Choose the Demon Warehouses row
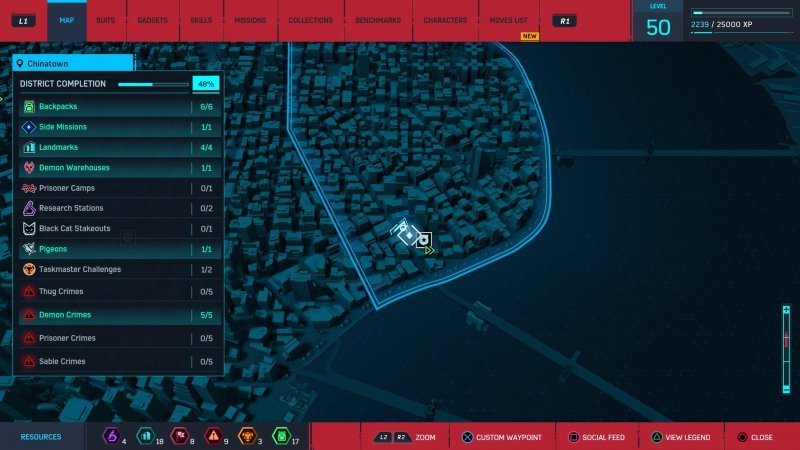800x450 pixels. (118, 168)
